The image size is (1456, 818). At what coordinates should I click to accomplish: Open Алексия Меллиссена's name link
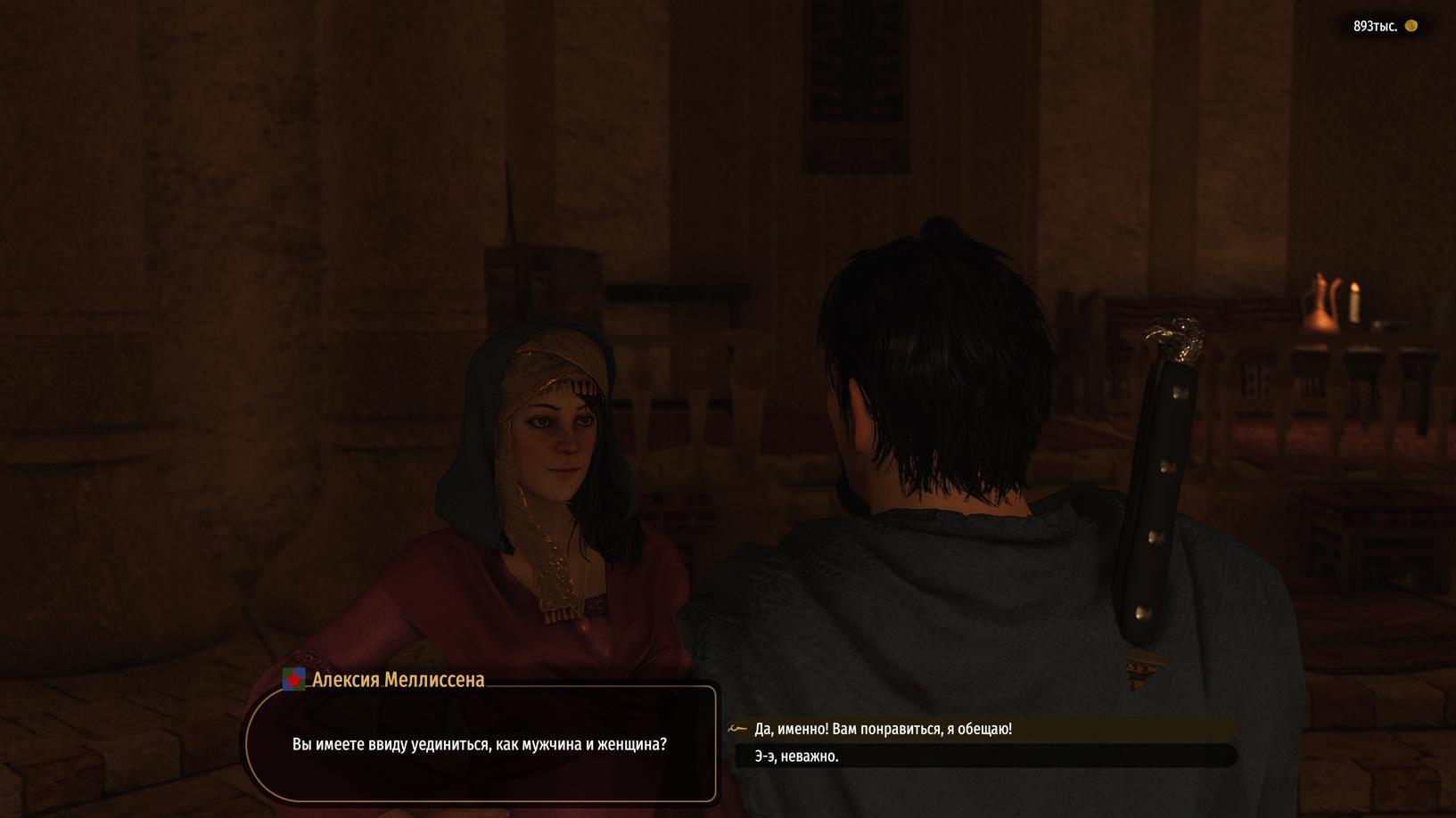click(x=399, y=680)
